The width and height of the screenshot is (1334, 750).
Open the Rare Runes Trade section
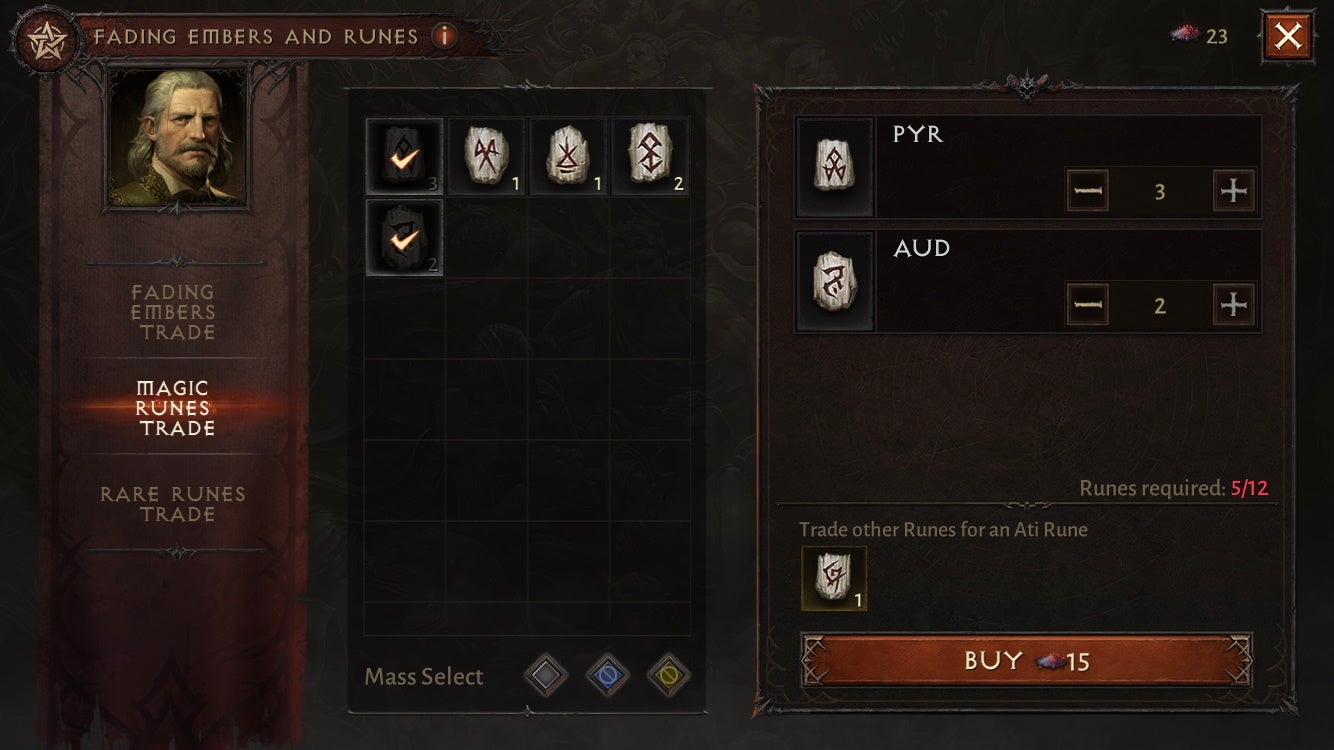pyautogui.click(x=172, y=504)
